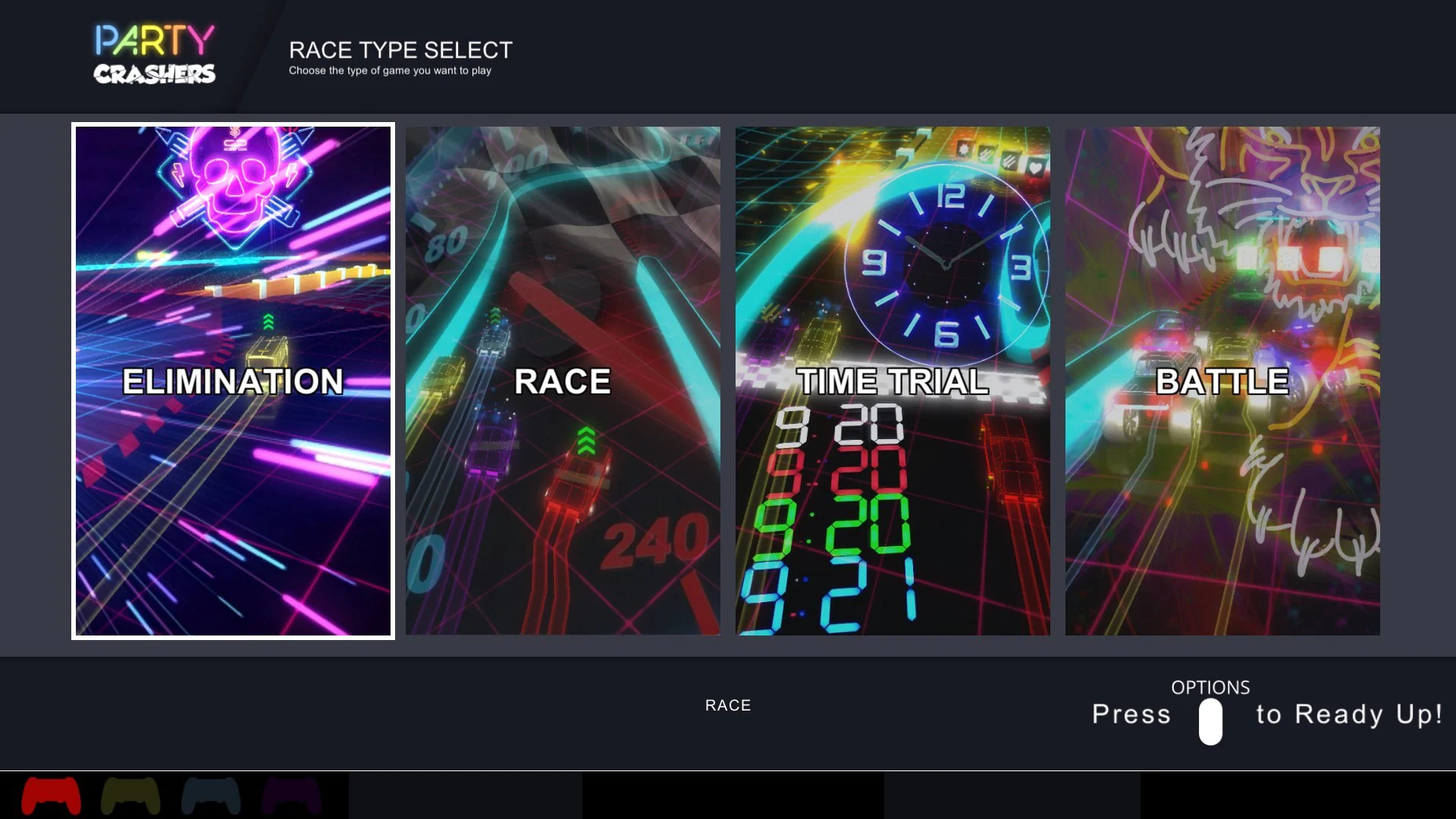The image size is (1456, 819).
Task: Select the BATTLE race type
Action: pos(1222,381)
